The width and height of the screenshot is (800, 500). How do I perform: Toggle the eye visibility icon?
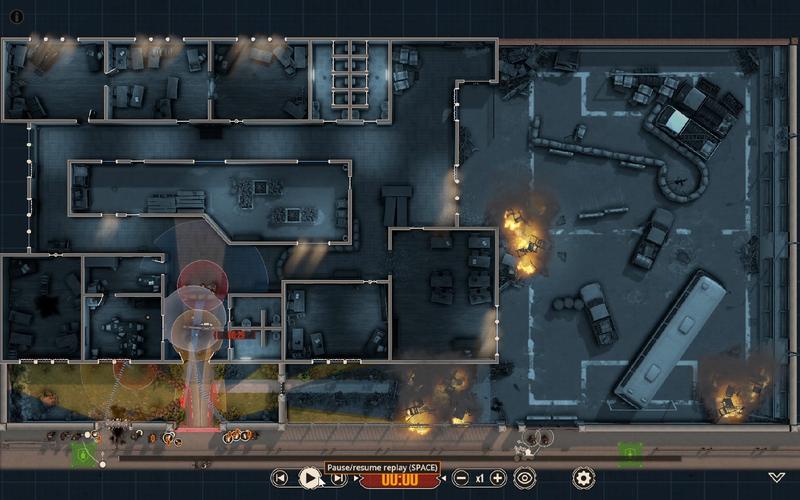pos(525,478)
